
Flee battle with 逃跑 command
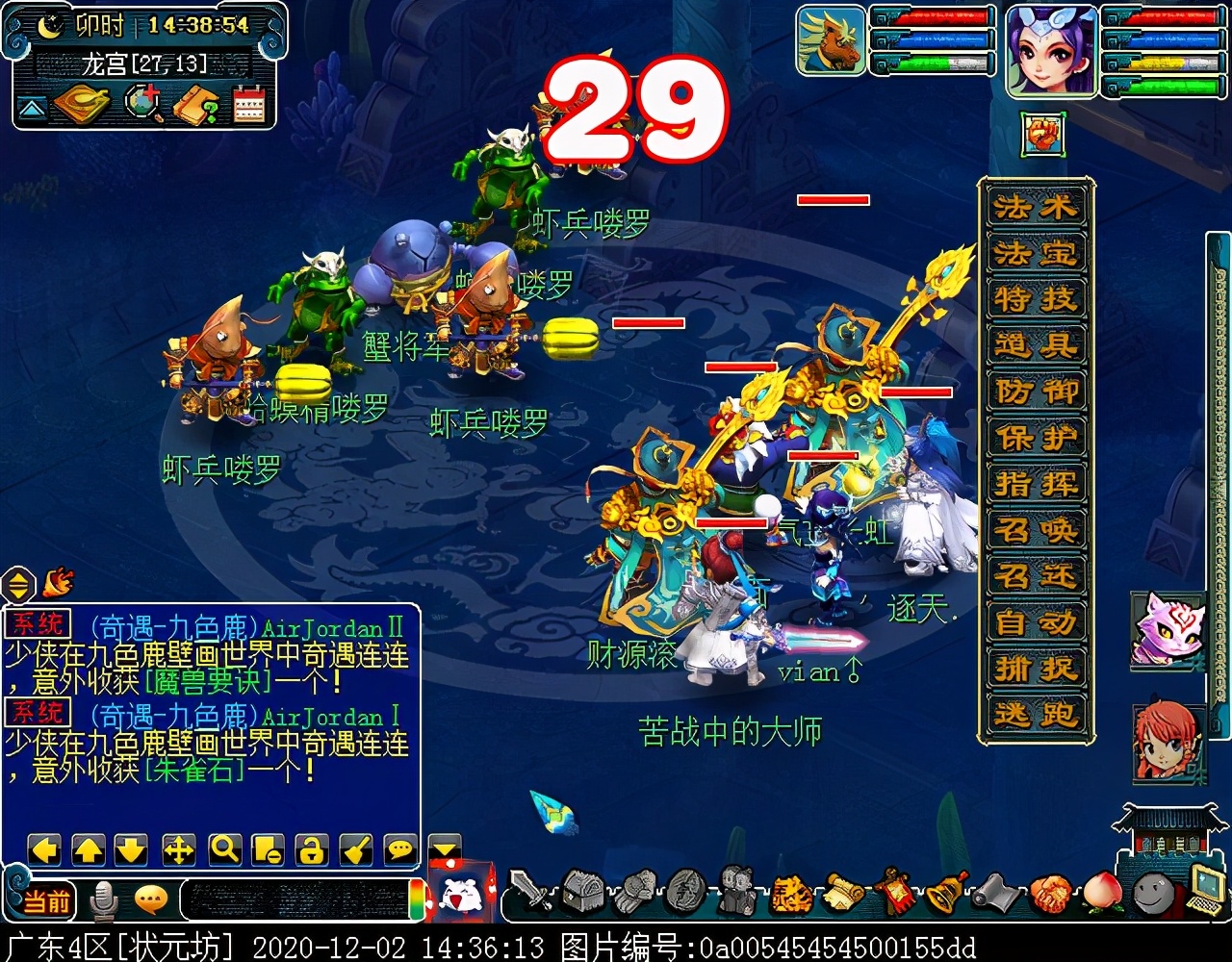coord(1036,715)
